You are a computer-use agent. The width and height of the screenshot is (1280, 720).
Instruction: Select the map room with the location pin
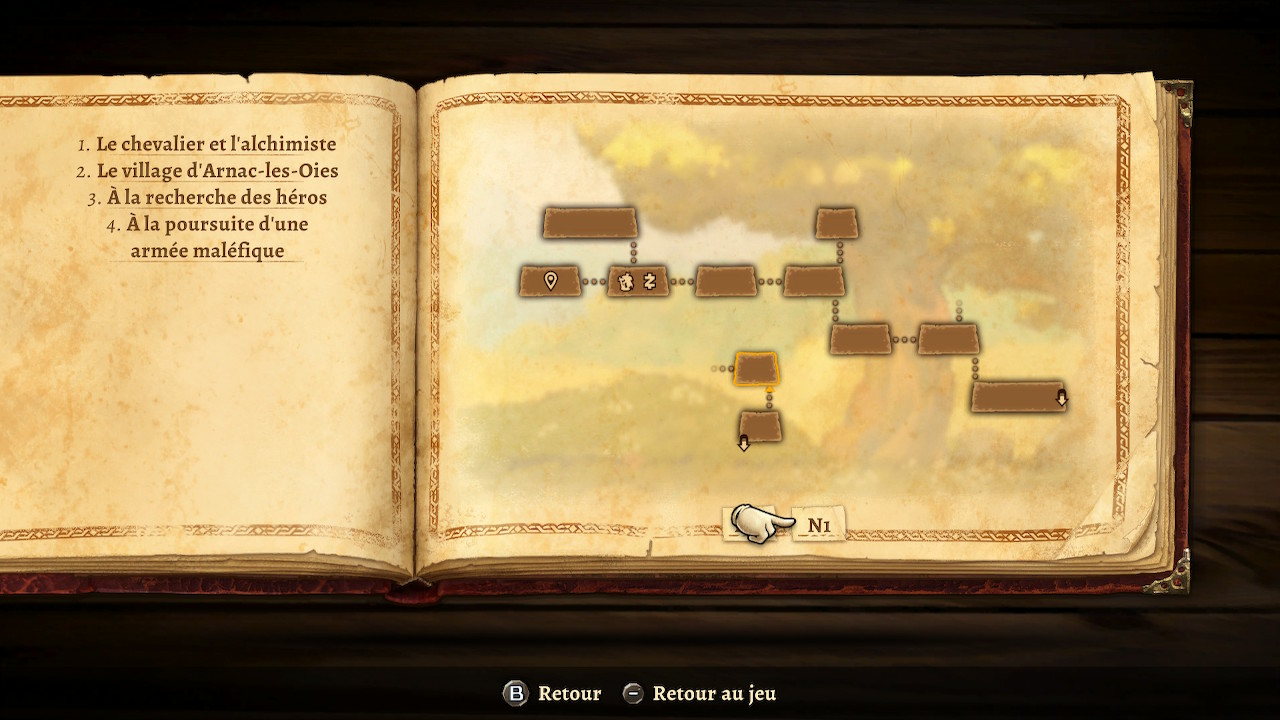(550, 281)
